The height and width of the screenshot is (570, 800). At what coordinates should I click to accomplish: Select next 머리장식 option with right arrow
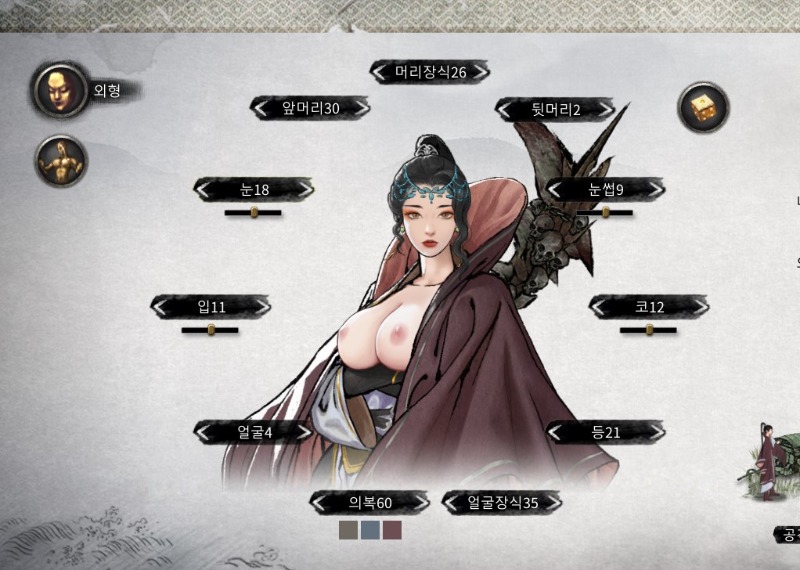pyautogui.click(x=480, y=72)
